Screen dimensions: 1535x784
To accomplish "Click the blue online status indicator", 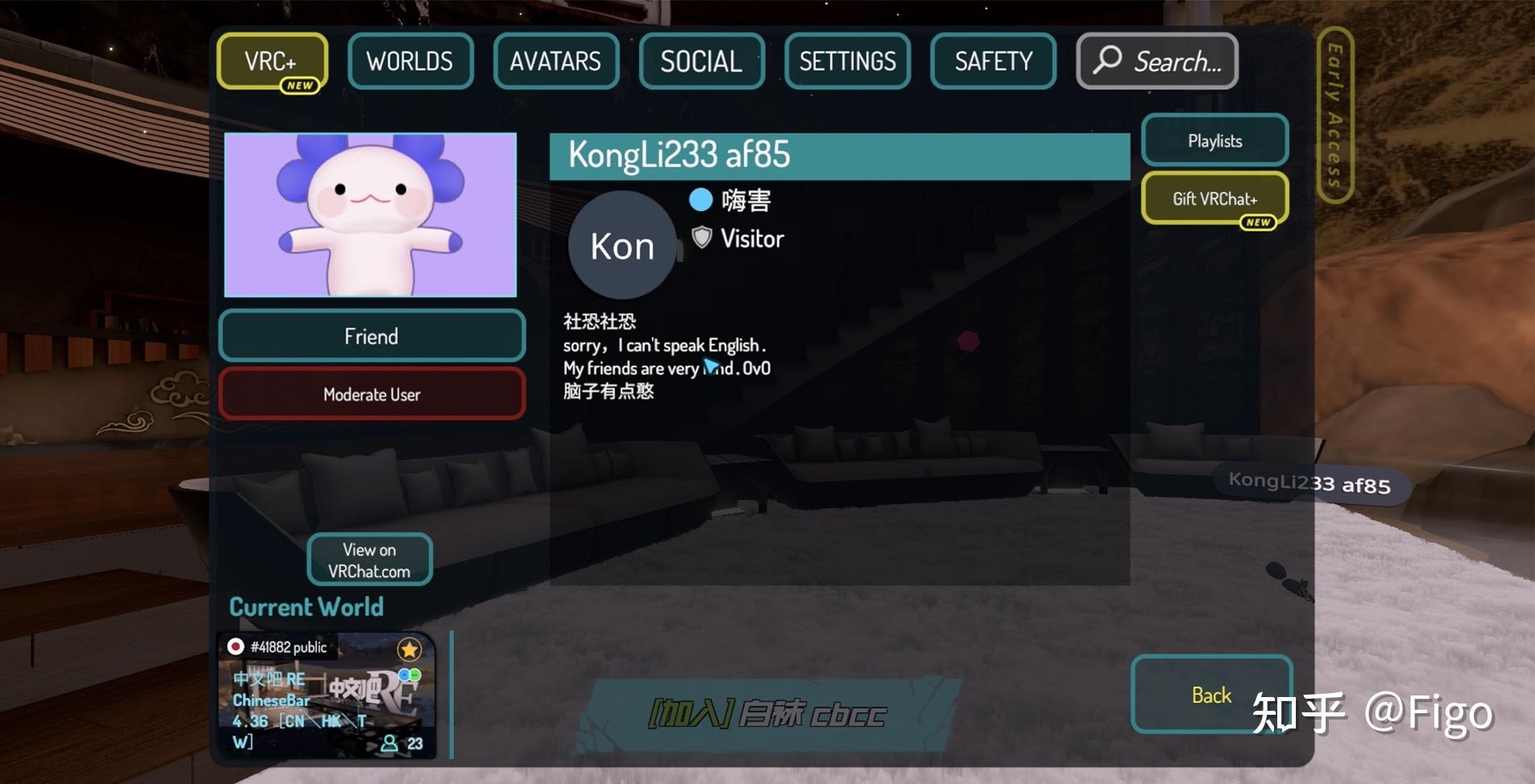I will click(701, 200).
